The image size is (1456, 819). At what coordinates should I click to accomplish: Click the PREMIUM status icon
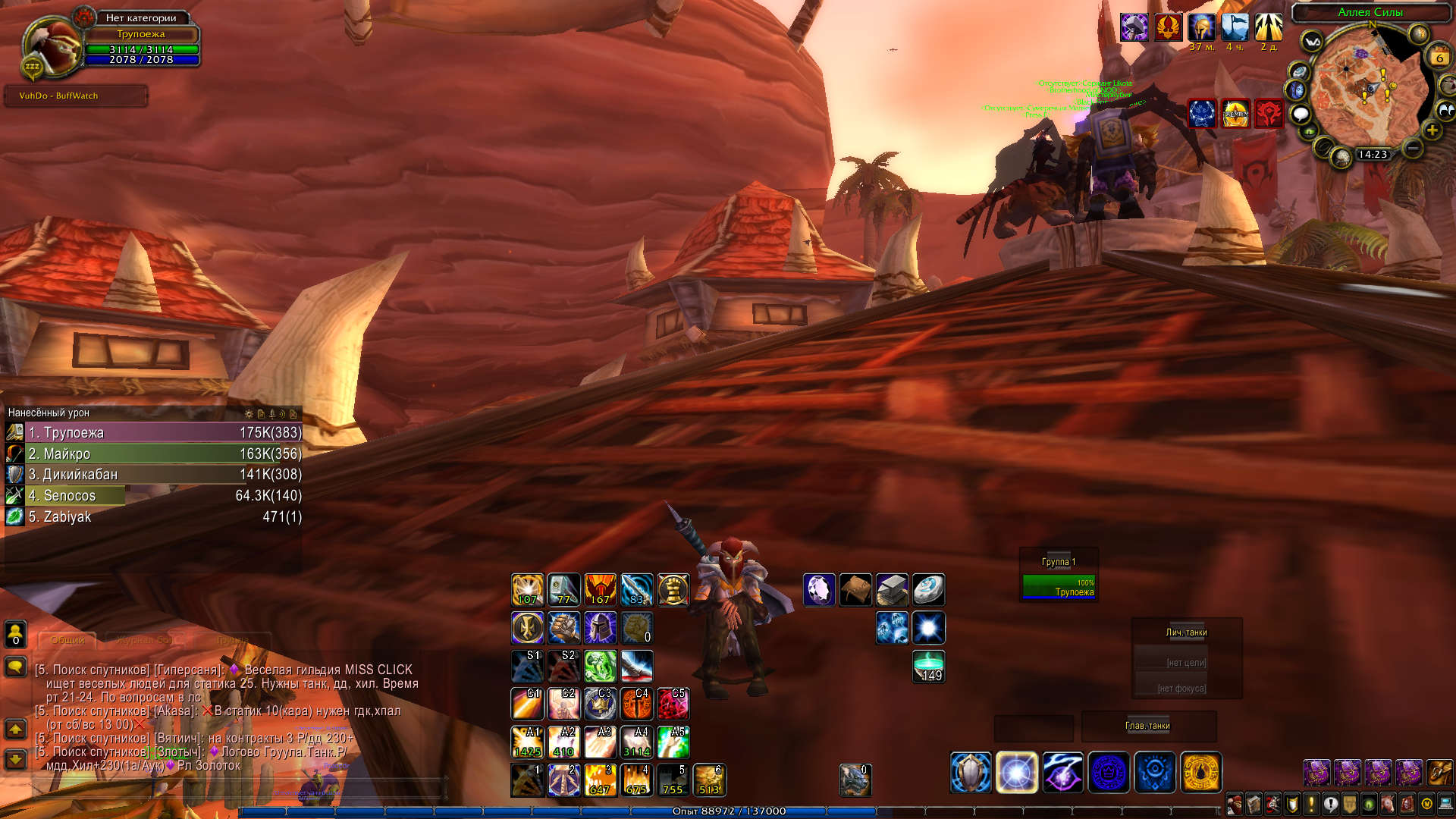click(1235, 114)
